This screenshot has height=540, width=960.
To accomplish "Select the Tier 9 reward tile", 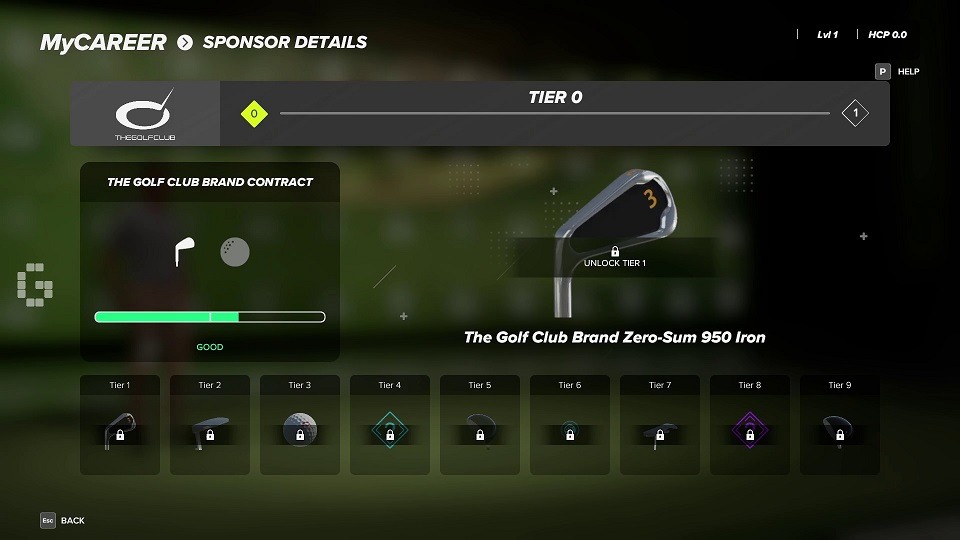I will click(840, 425).
